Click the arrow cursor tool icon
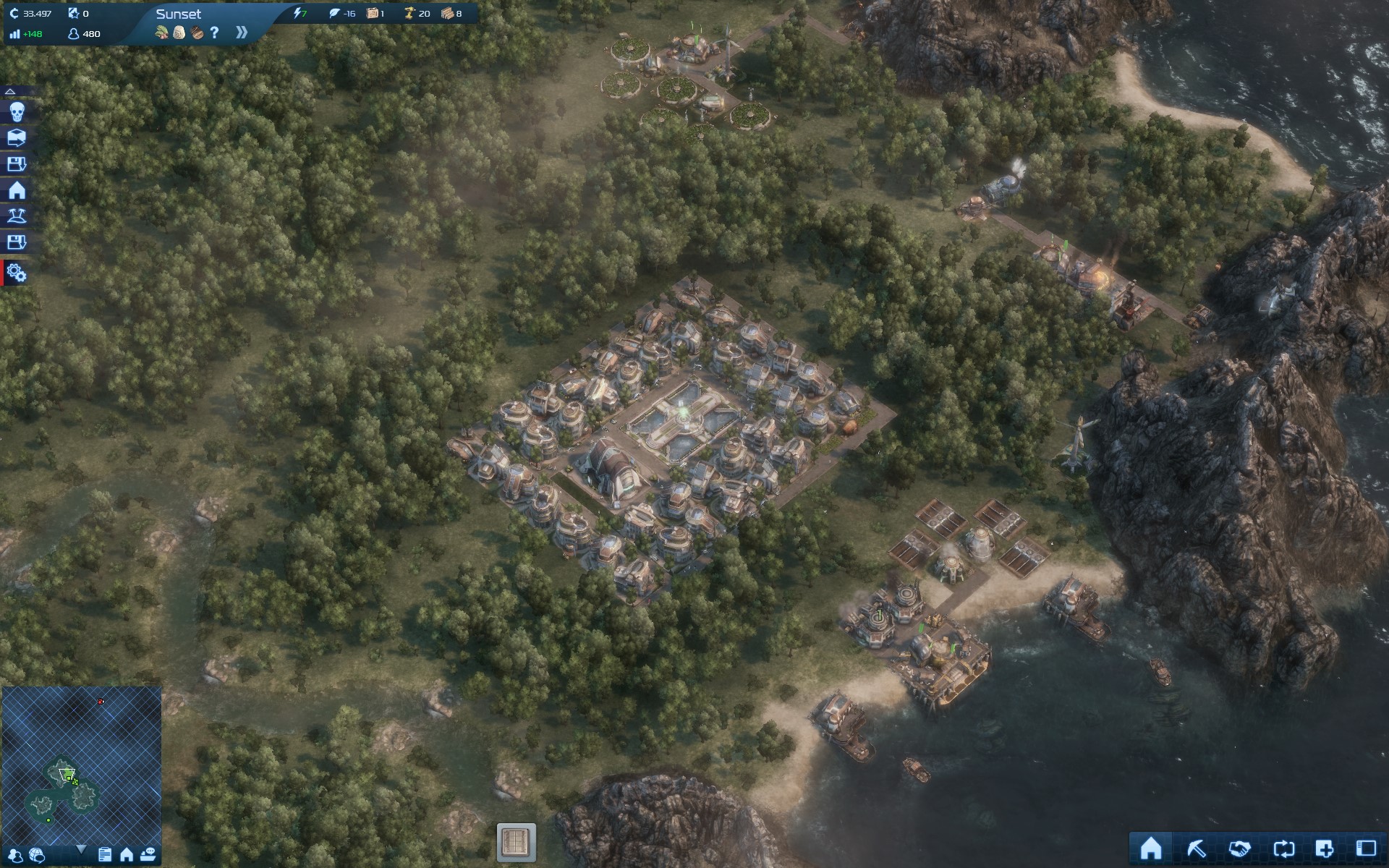The height and width of the screenshot is (868, 1389). 1197,848
